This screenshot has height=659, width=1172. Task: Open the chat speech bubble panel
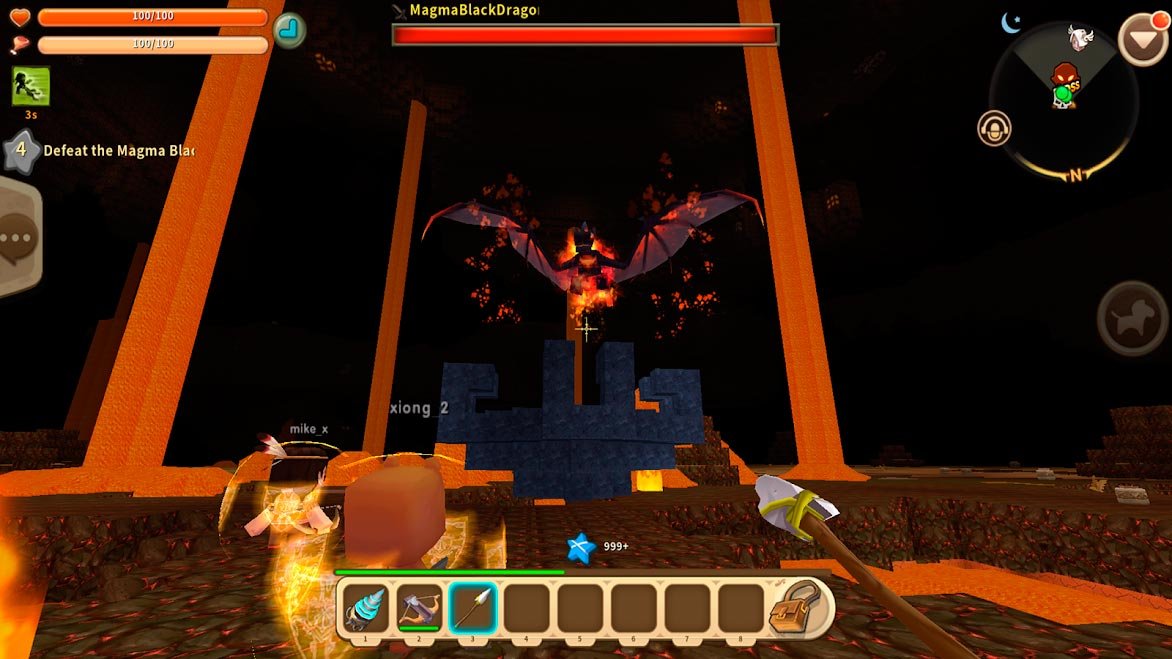point(17,238)
